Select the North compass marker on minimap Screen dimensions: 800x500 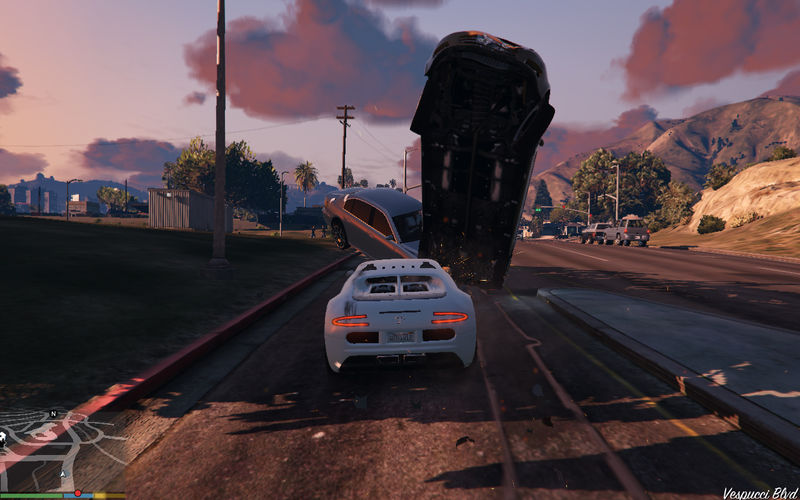[53, 413]
